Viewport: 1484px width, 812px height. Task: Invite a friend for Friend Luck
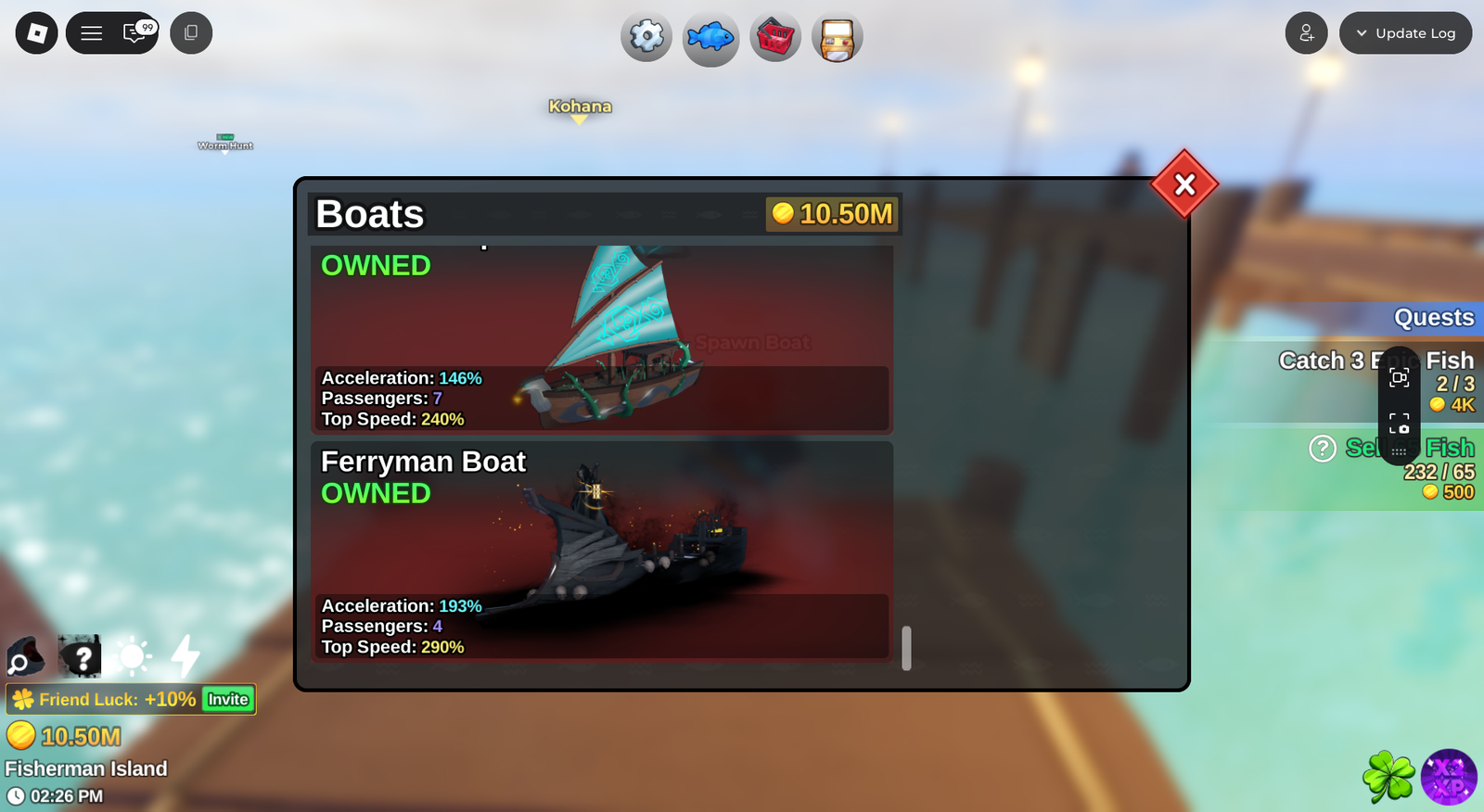coord(228,700)
